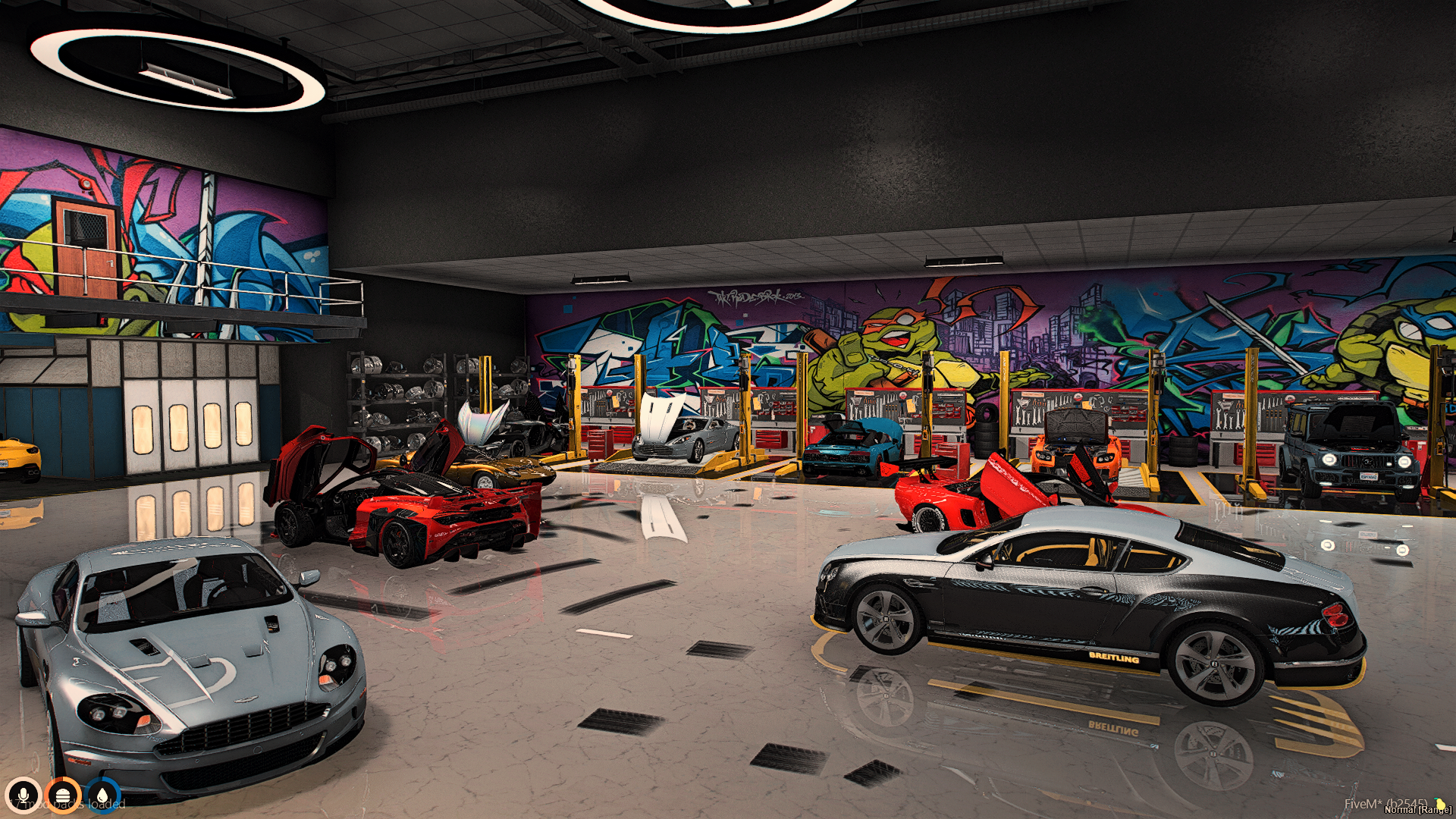The height and width of the screenshot is (819, 1456).
Task: Click the microphone voice status icon
Action: [24, 796]
